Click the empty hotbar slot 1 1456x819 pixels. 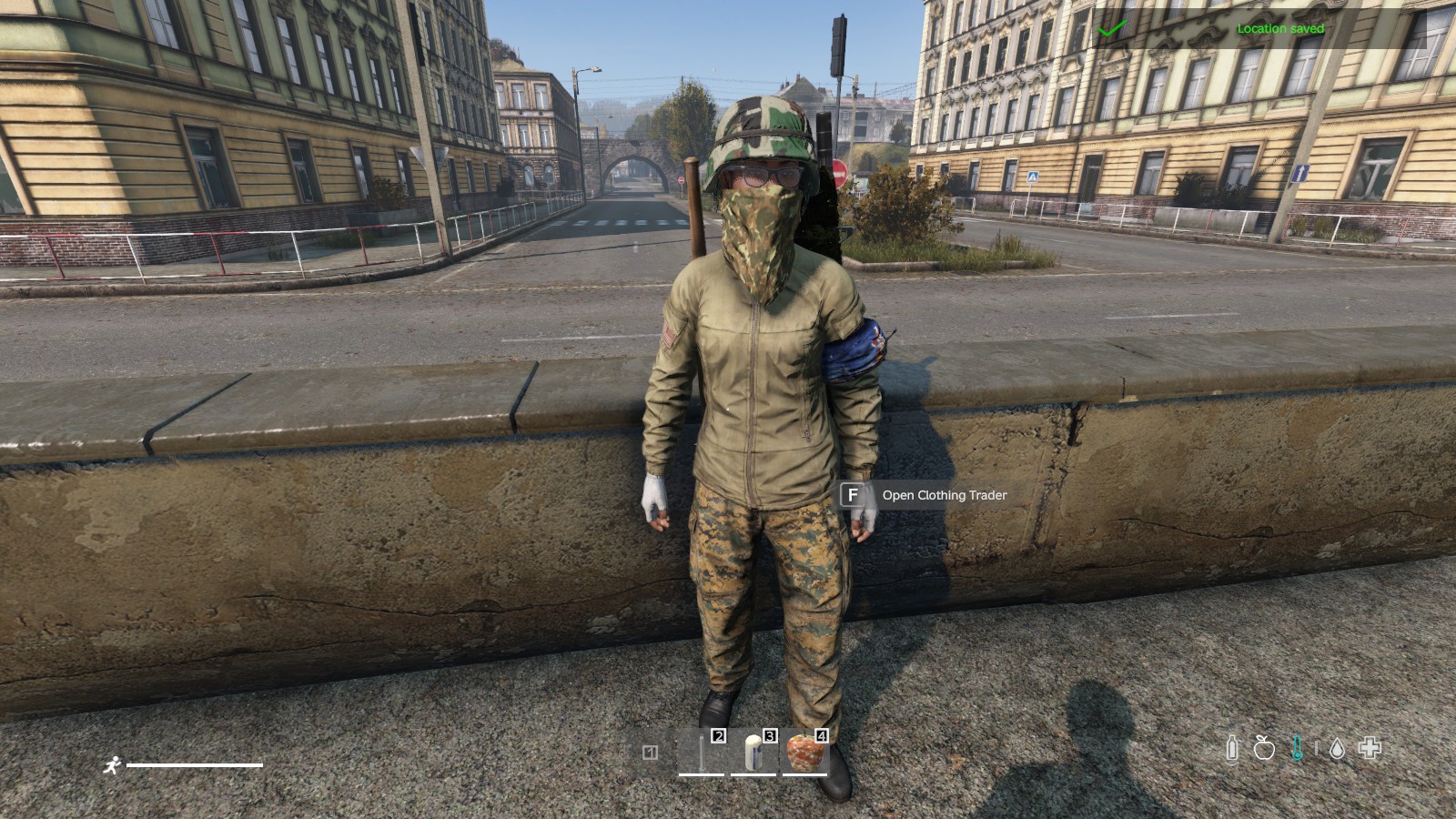650,753
